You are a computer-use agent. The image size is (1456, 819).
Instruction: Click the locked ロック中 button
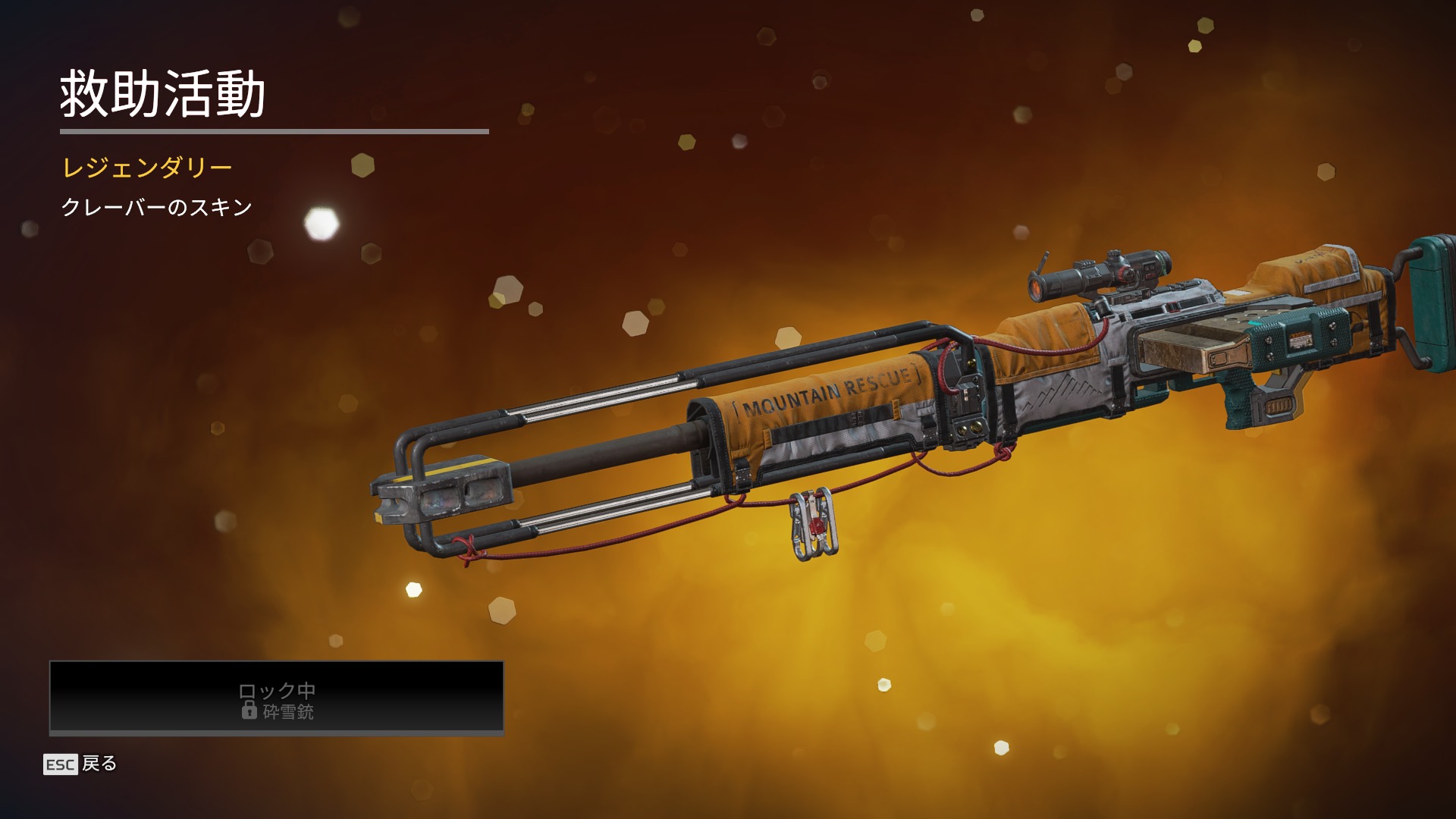pyautogui.click(x=276, y=698)
